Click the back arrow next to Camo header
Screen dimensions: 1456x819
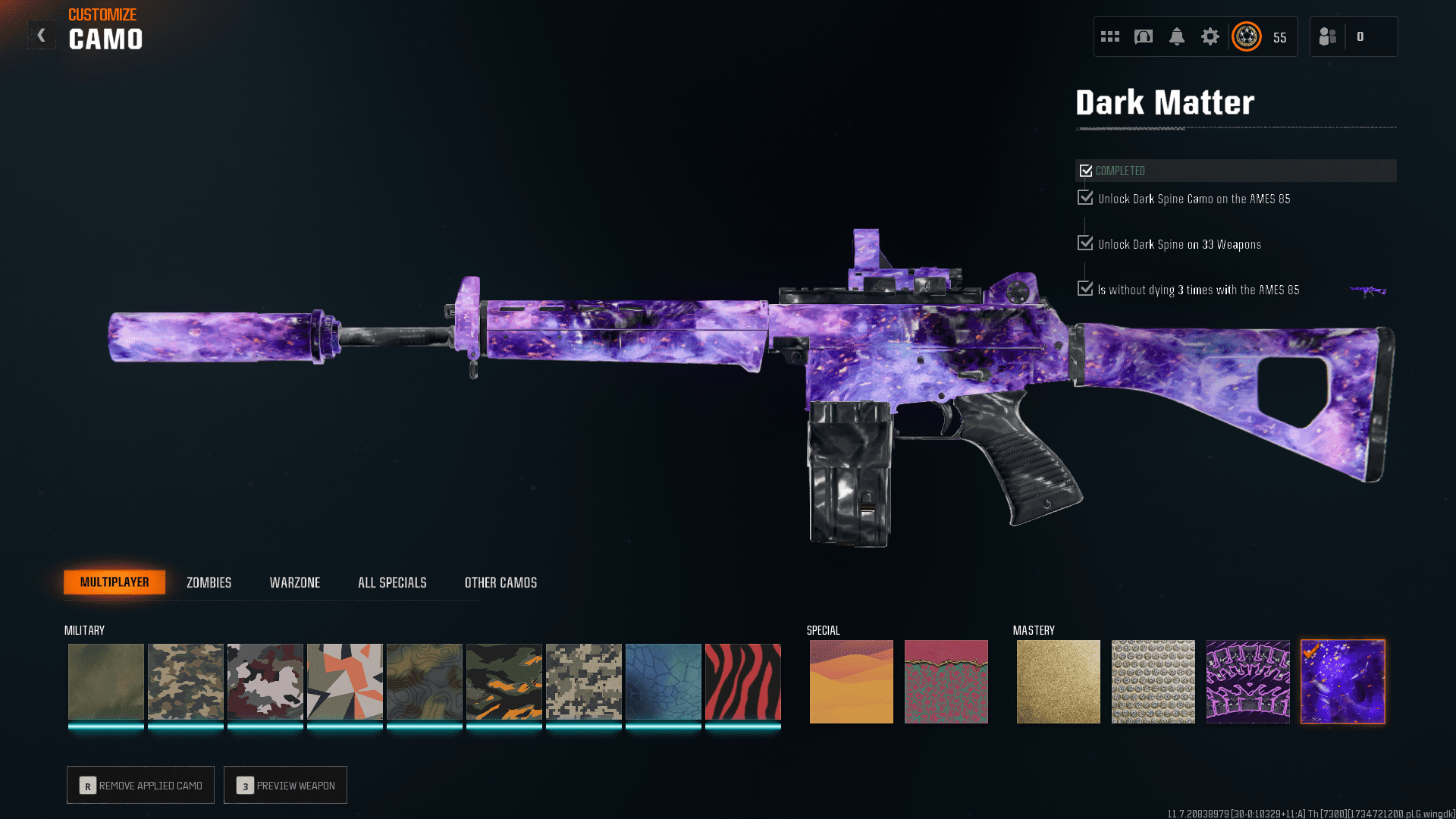42,34
